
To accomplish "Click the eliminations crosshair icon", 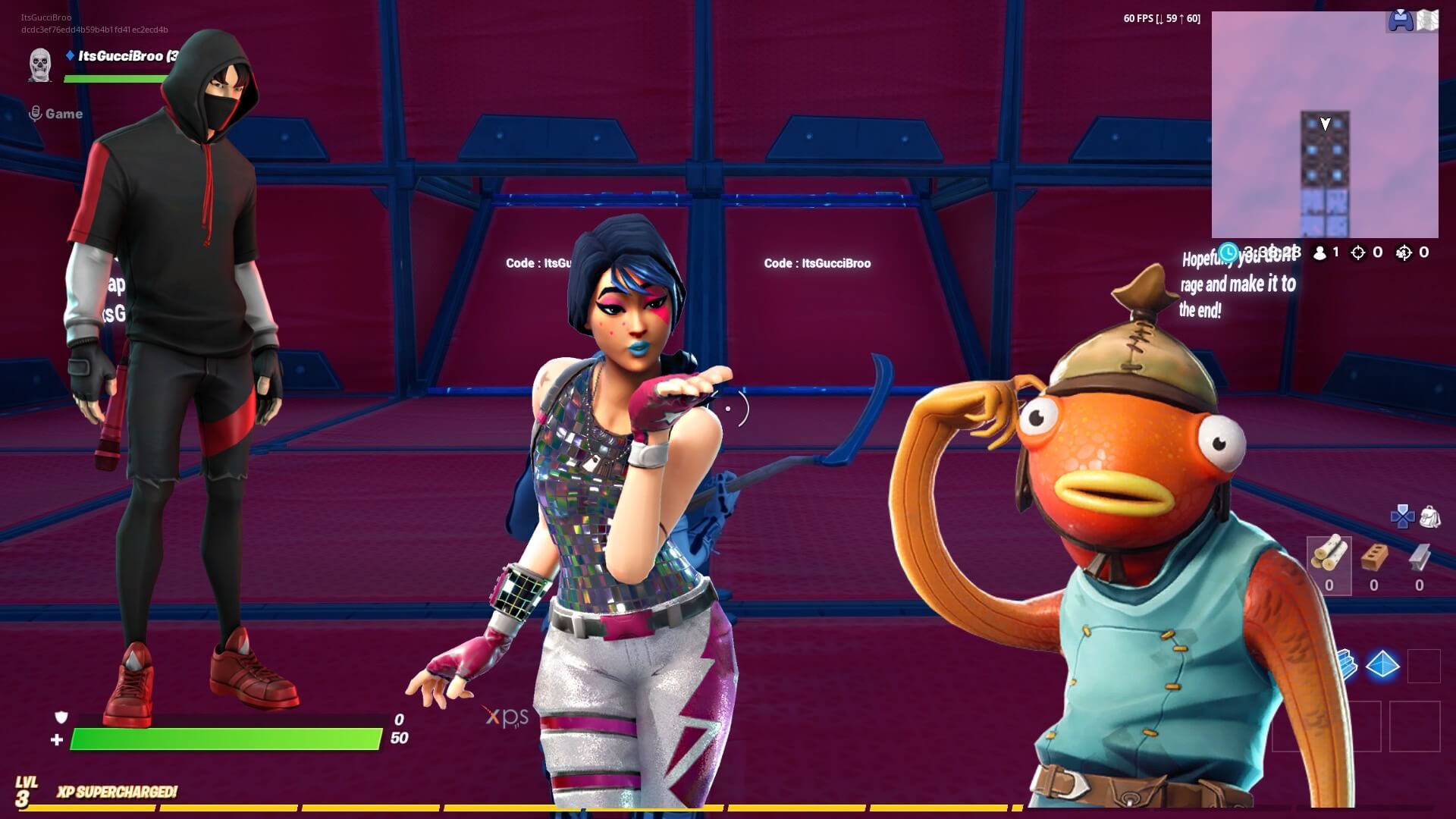I will coord(1359,254).
